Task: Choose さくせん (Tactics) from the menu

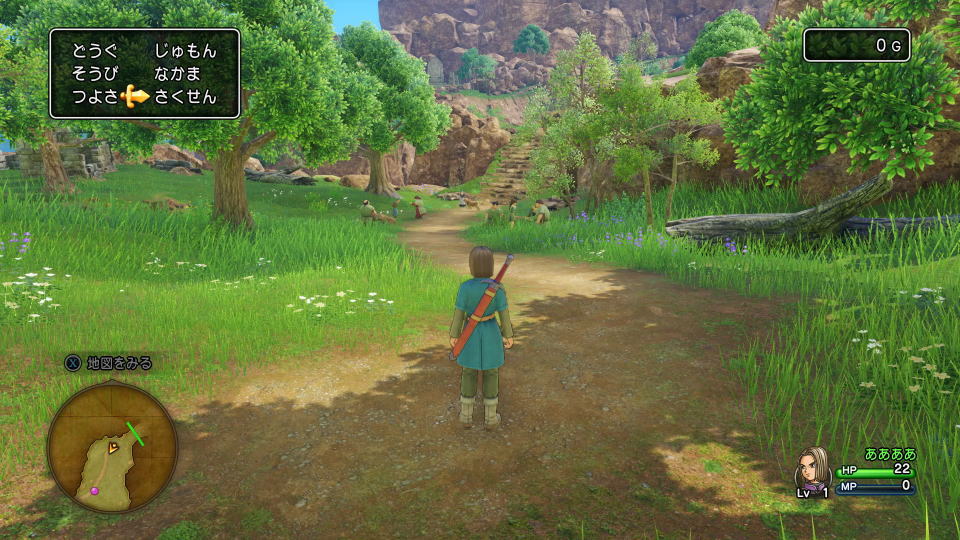Action: click(x=185, y=97)
